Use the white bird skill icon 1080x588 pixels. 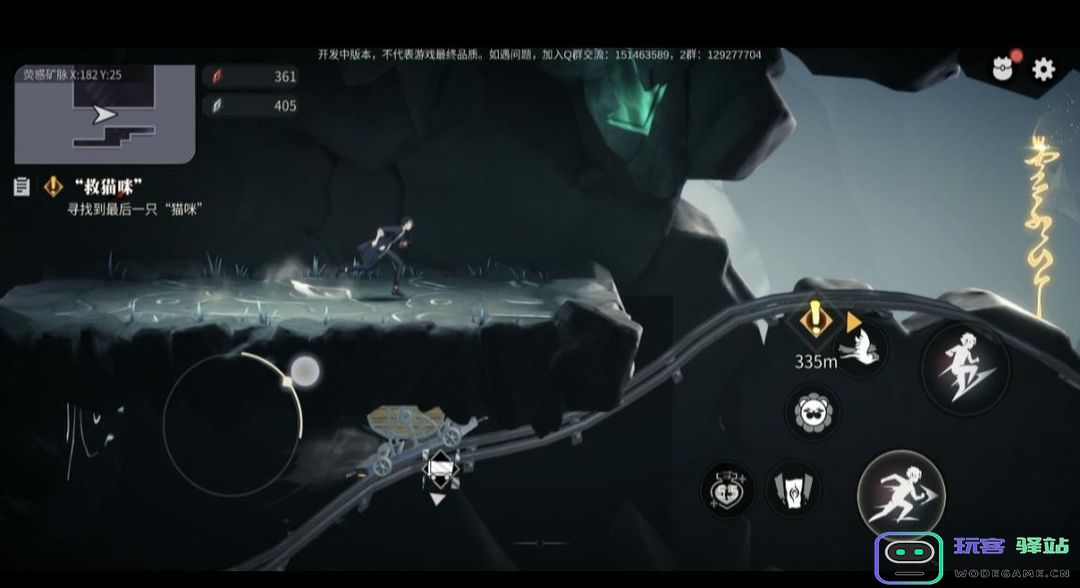pos(860,349)
